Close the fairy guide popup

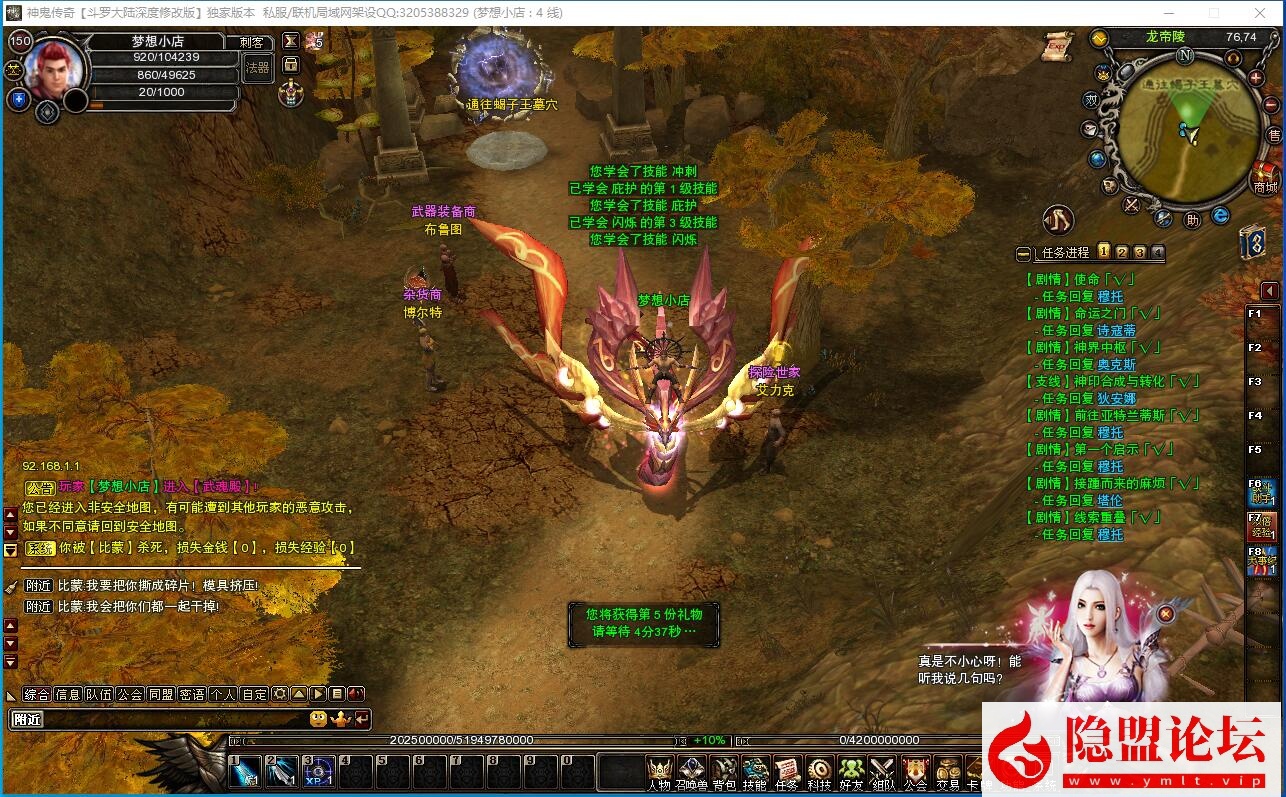(1165, 613)
